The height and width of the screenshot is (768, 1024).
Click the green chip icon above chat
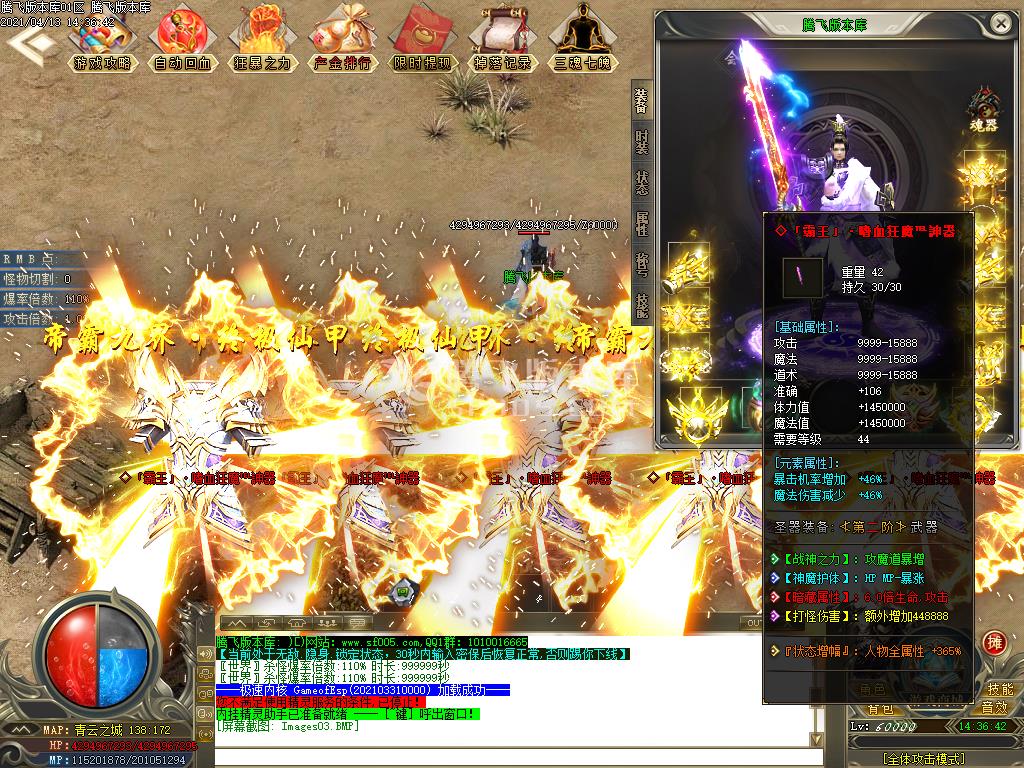coord(402,590)
